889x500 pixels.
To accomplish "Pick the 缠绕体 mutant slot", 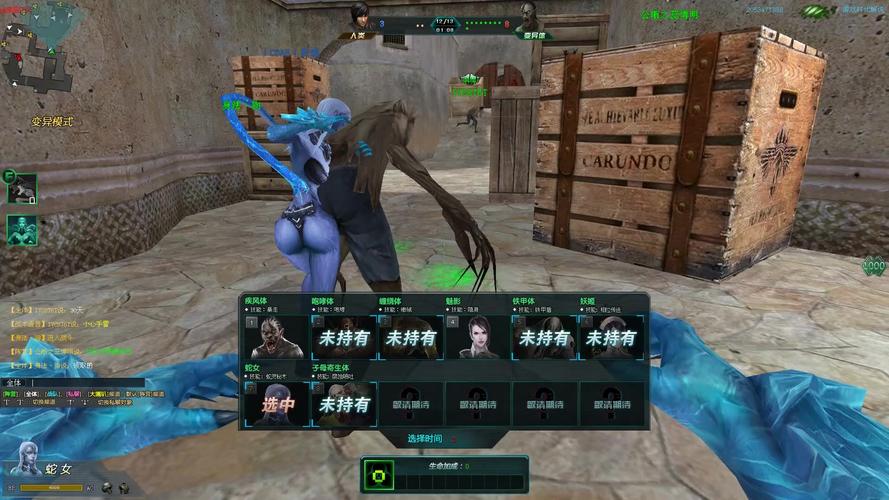I will coord(411,338).
